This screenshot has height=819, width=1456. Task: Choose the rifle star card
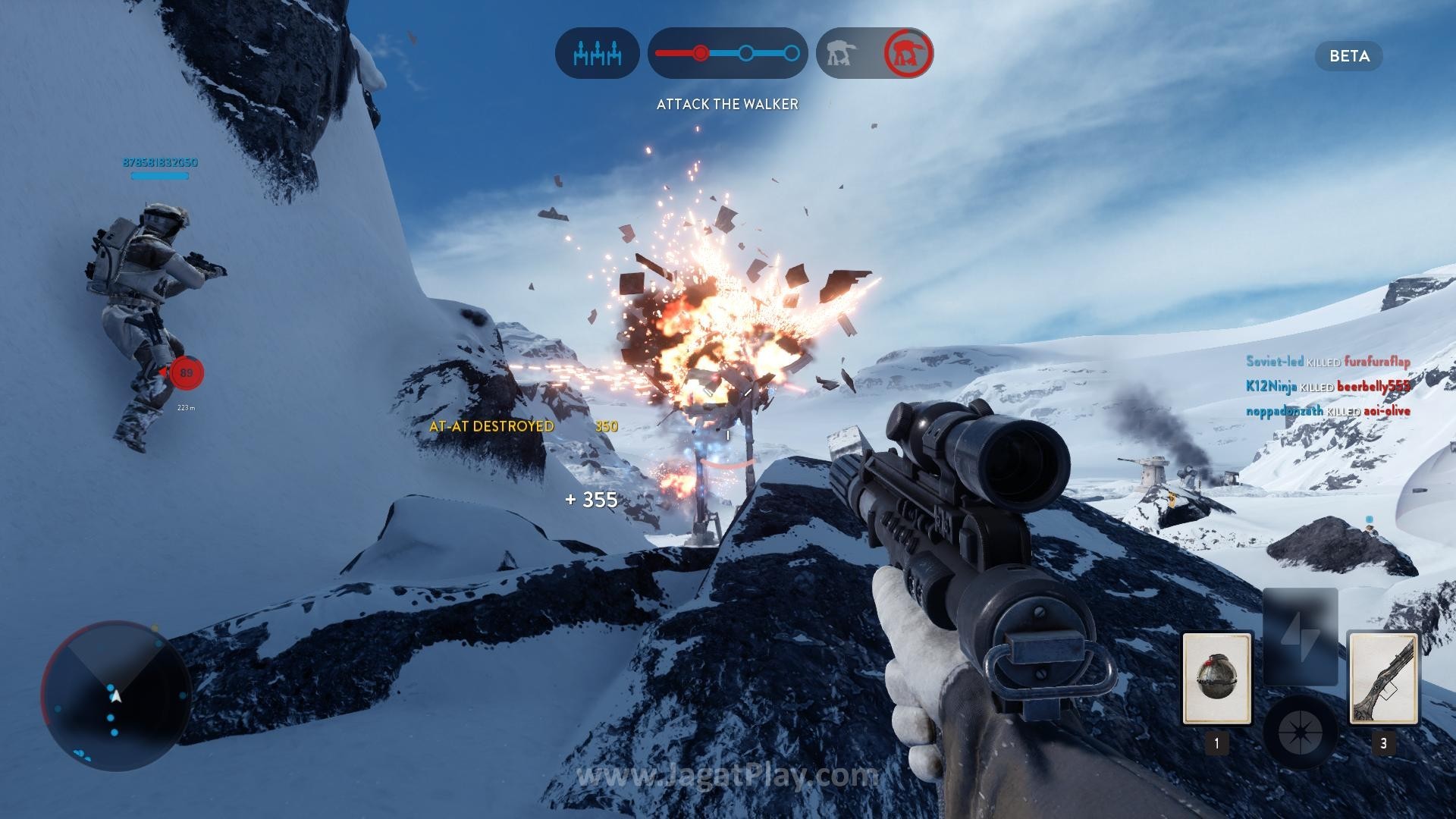point(1382,679)
